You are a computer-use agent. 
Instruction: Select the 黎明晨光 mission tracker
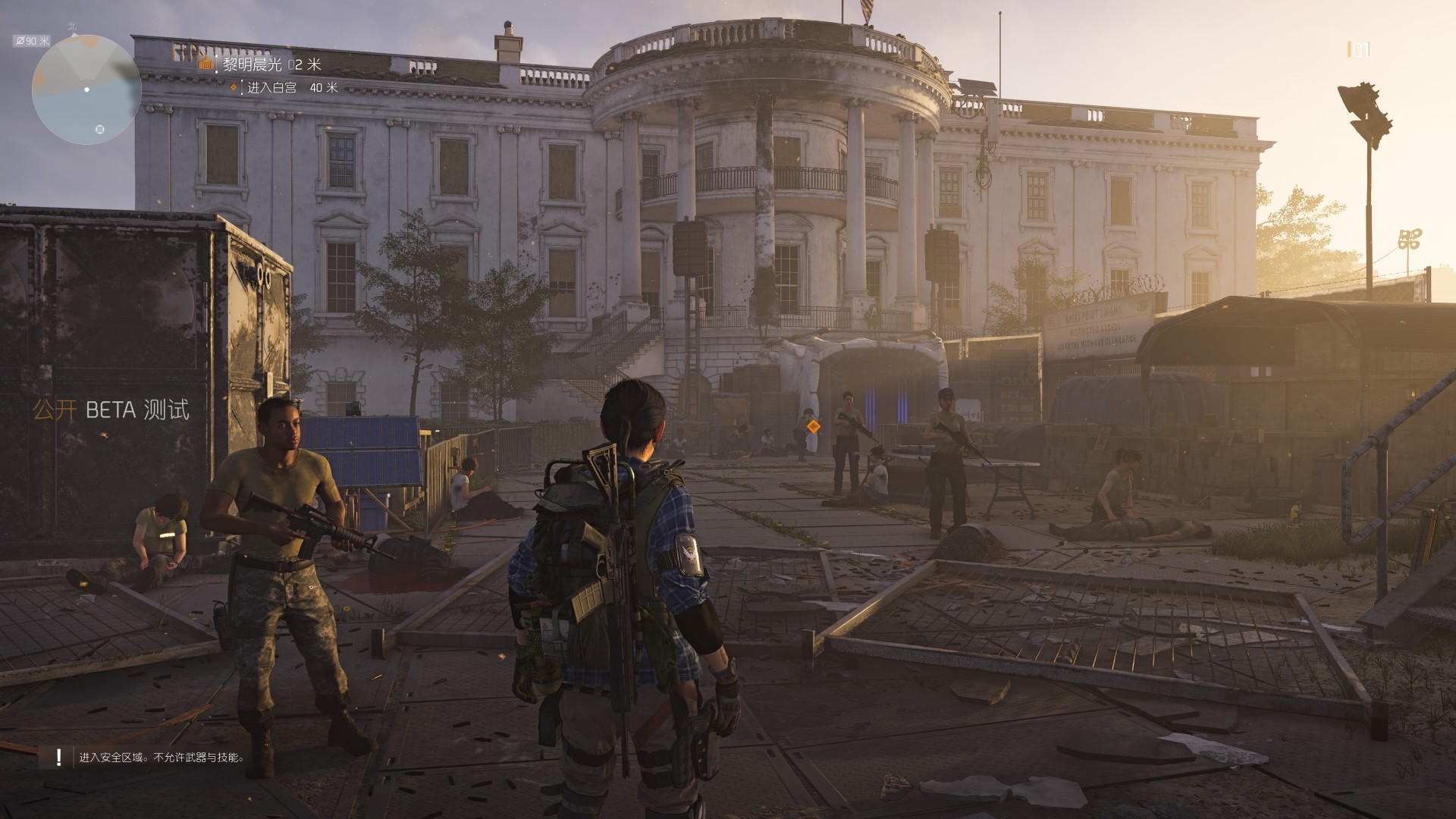253,64
